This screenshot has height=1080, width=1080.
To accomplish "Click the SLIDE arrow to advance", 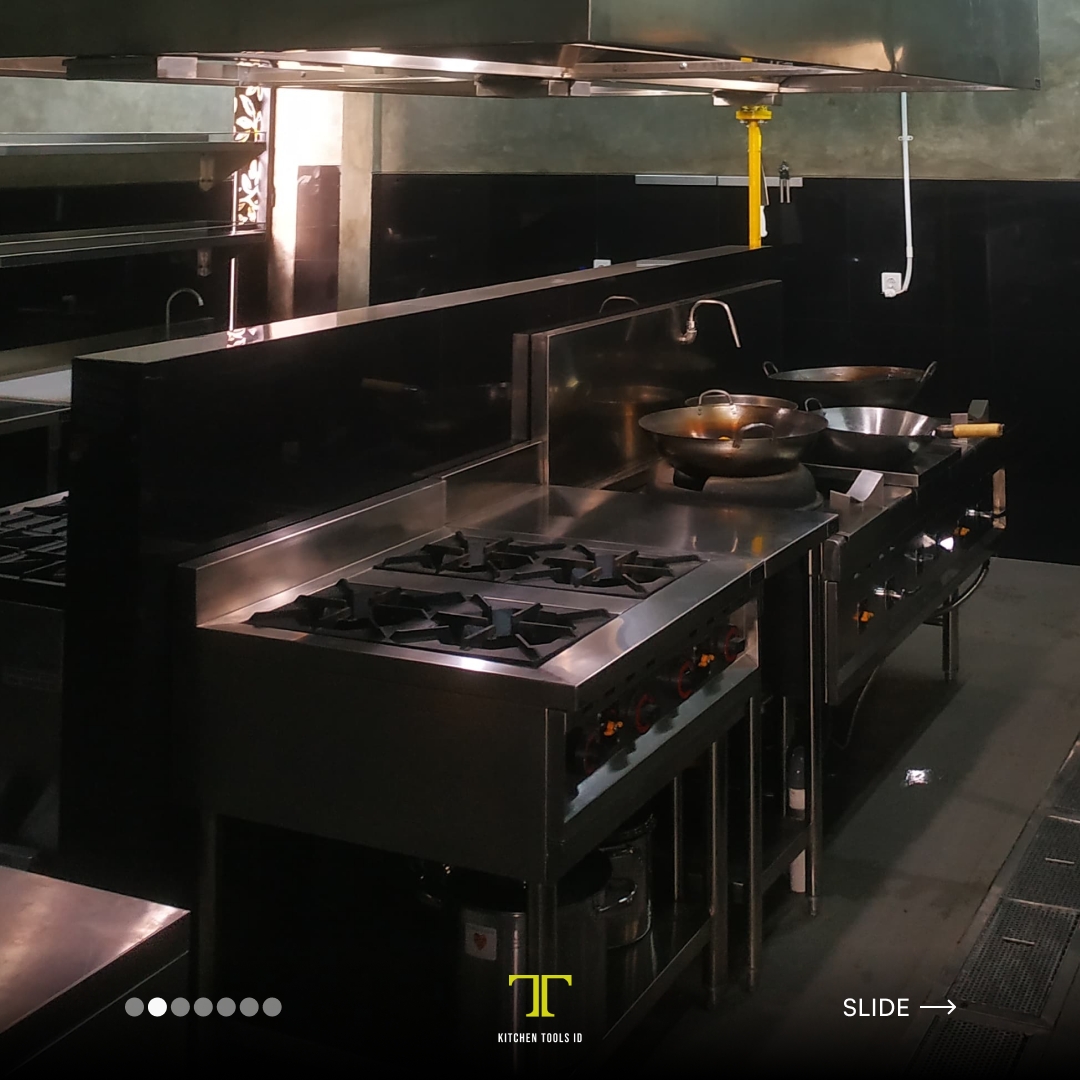I will point(937,1007).
